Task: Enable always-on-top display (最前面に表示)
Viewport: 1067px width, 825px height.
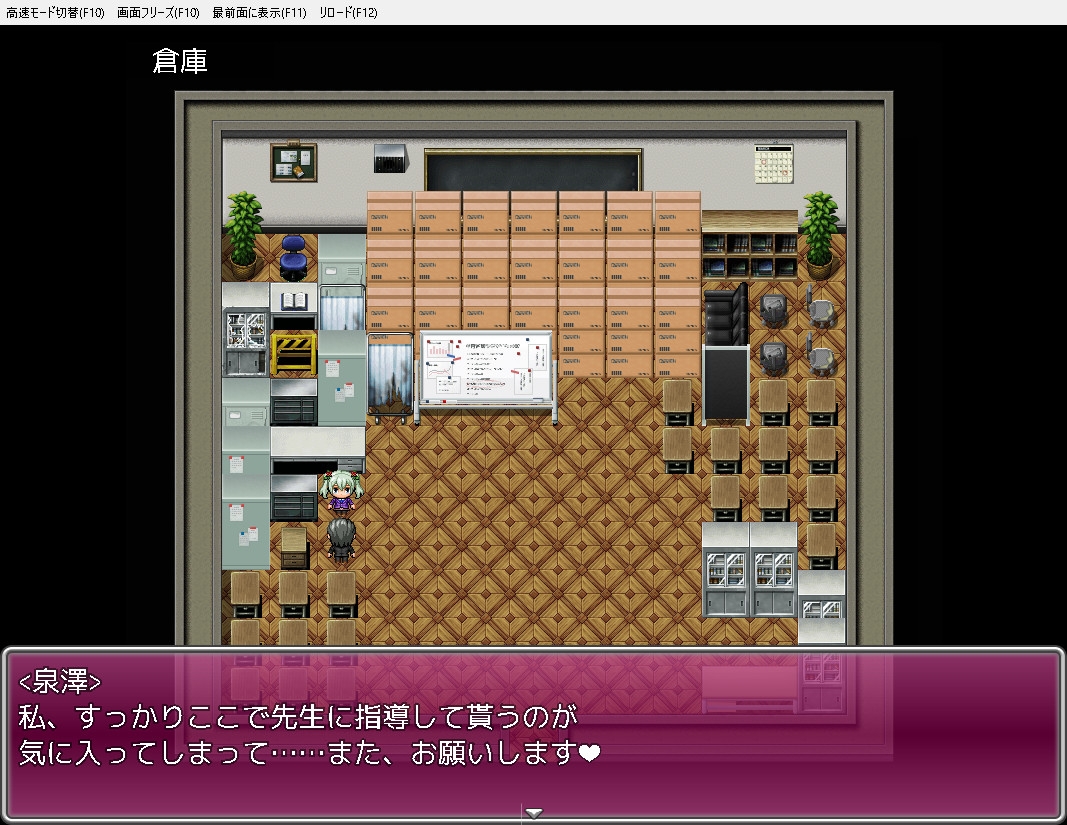Action: click(x=259, y=13)
